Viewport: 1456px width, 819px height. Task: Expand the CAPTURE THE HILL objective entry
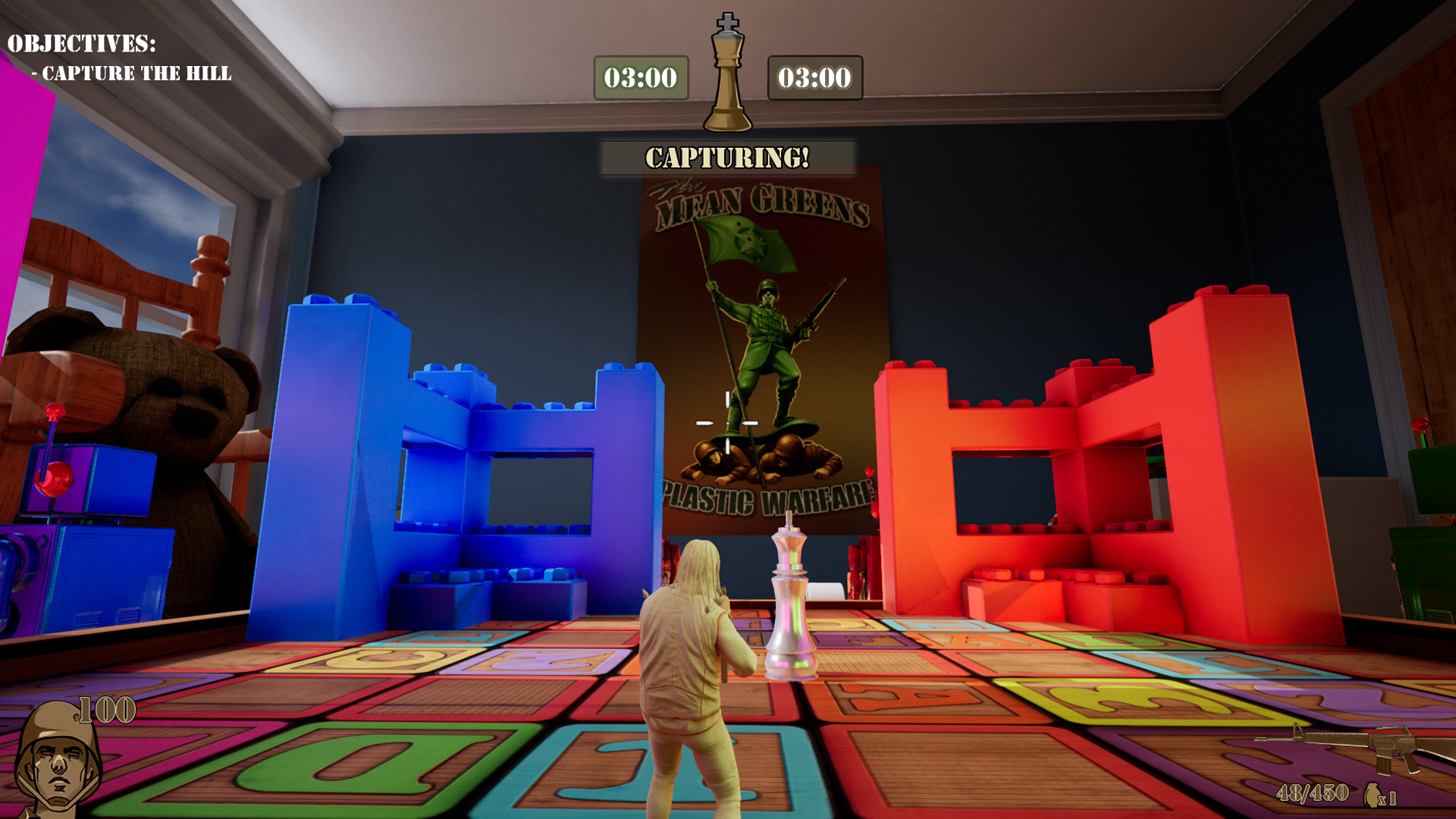pos(133,73)
